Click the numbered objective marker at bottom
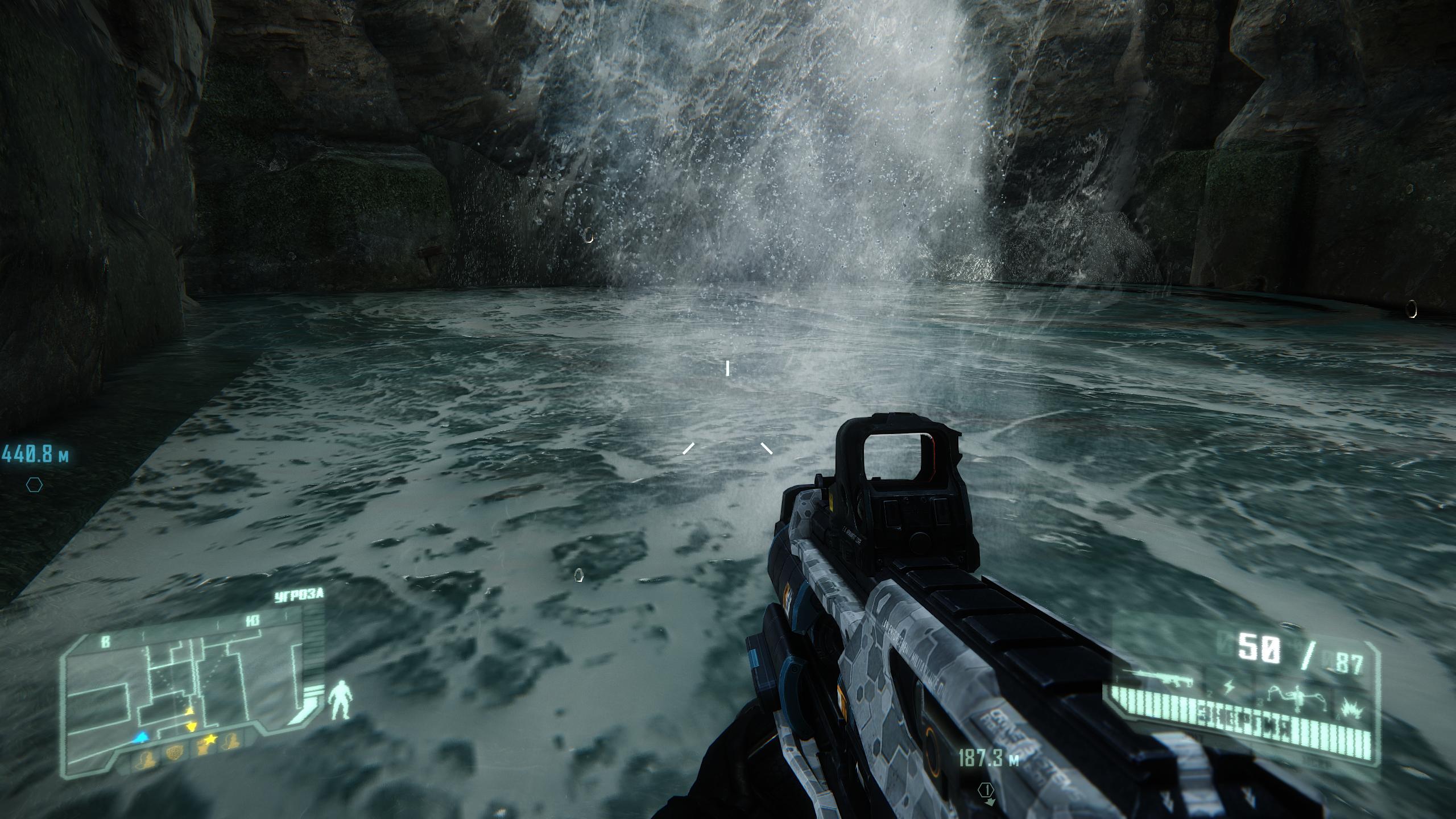This screenshot has width=1456, height=819. pyautogui.click(x=986, y=790)
